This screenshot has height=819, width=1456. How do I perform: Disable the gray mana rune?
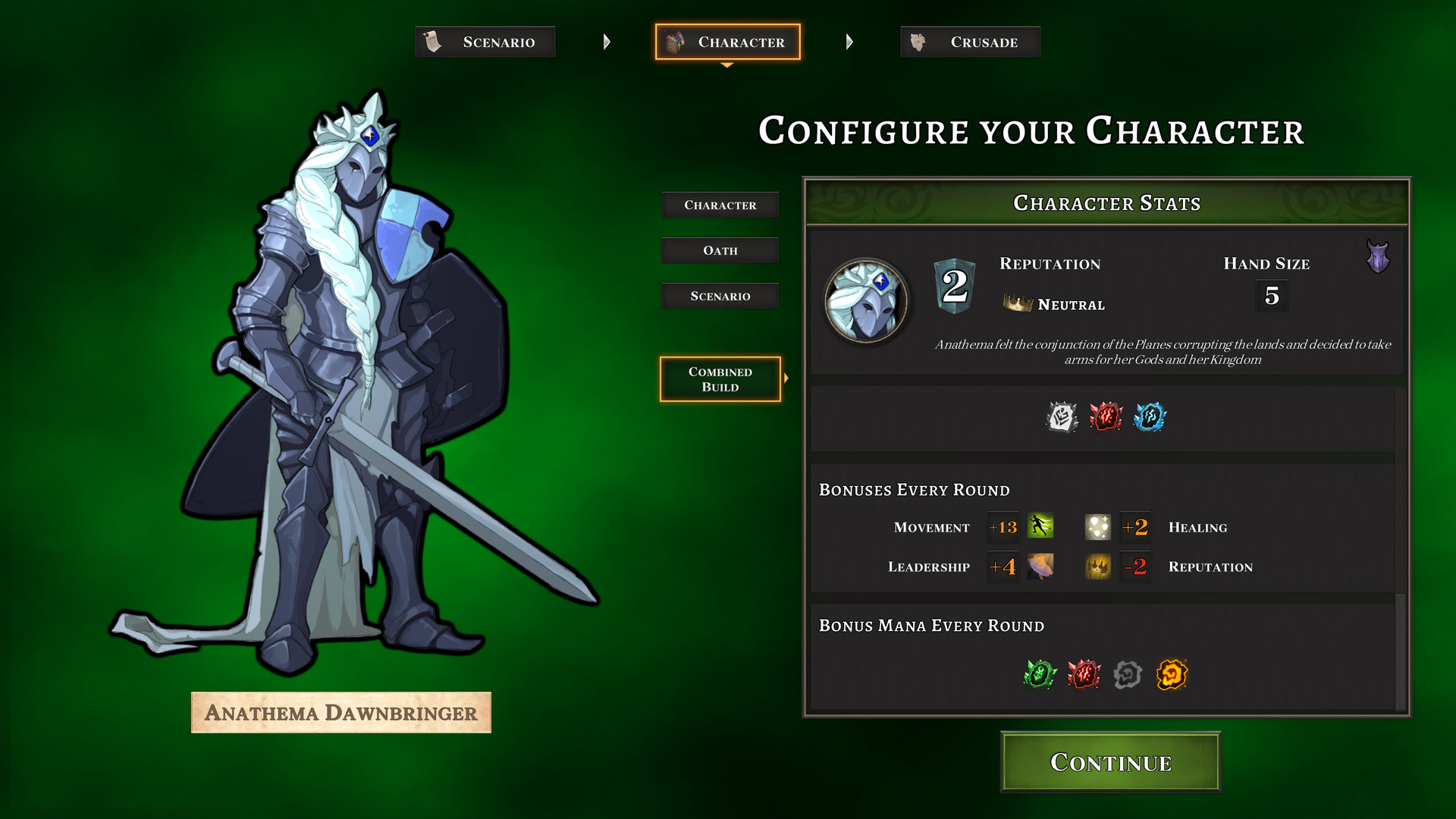click(1128, 675)
